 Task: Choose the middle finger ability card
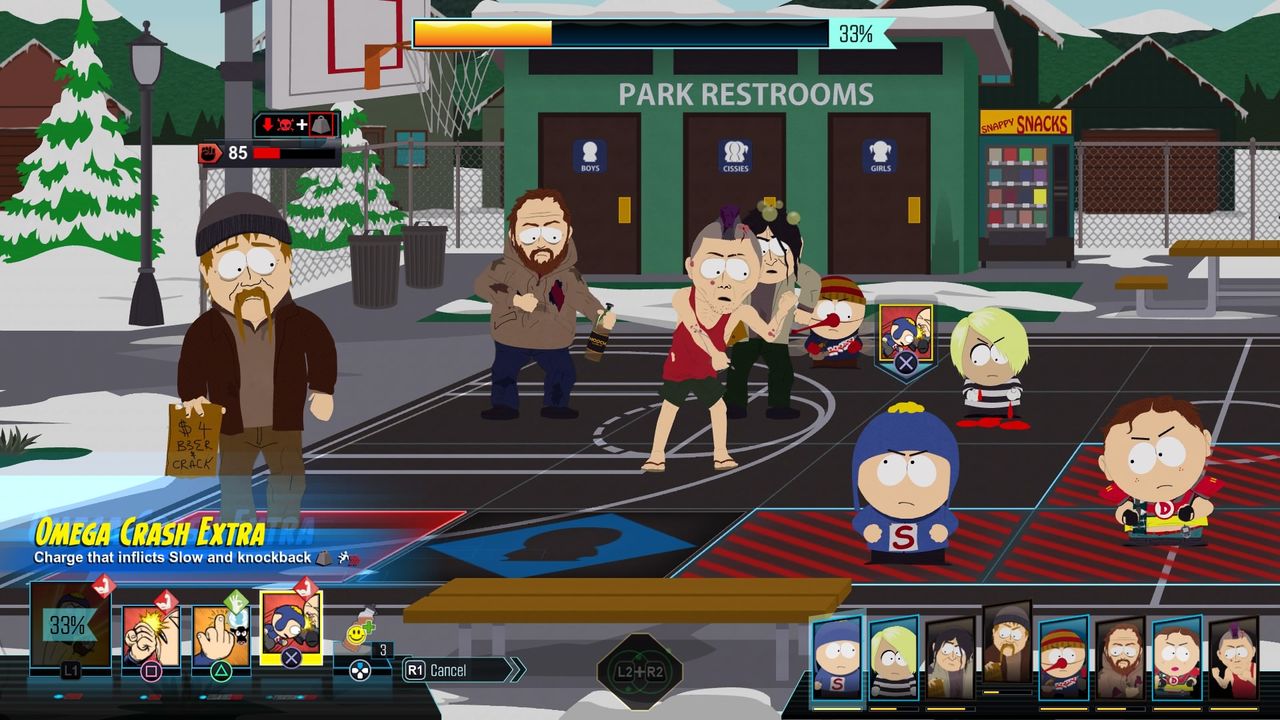[x=221, y=634]
